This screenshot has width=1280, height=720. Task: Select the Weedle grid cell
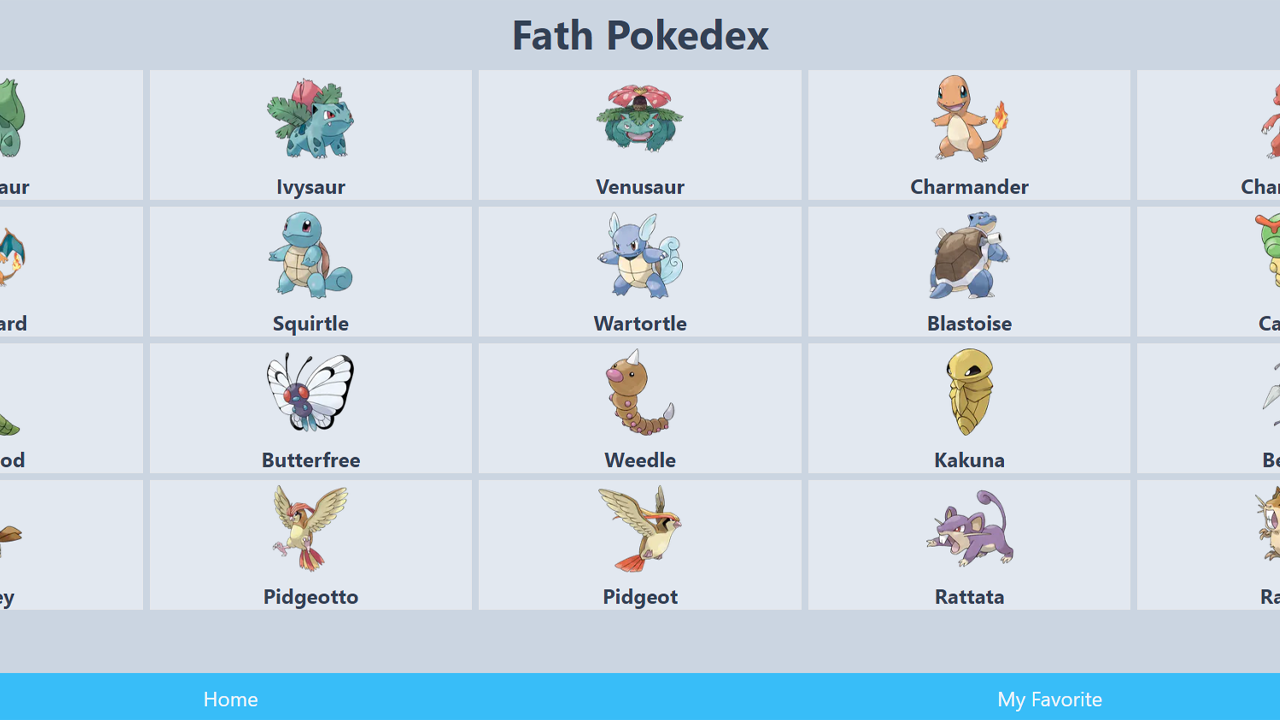tap(640, 408)
